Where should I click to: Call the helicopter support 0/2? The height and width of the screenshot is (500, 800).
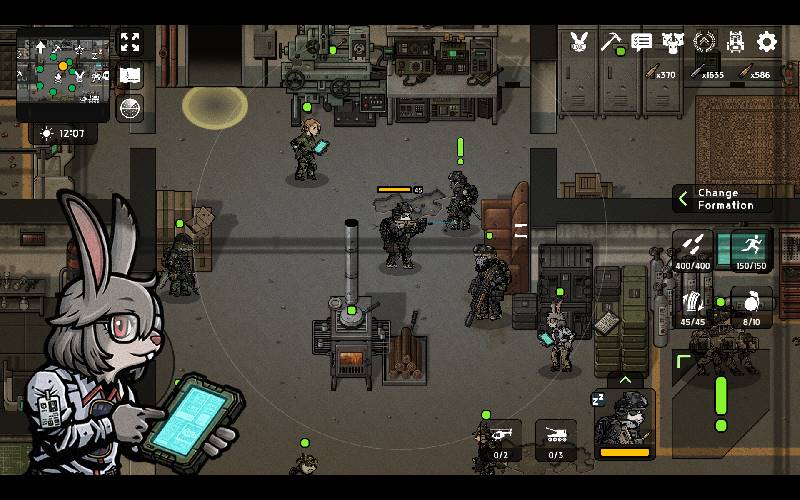pyautogui.click(x=502, y=439)
